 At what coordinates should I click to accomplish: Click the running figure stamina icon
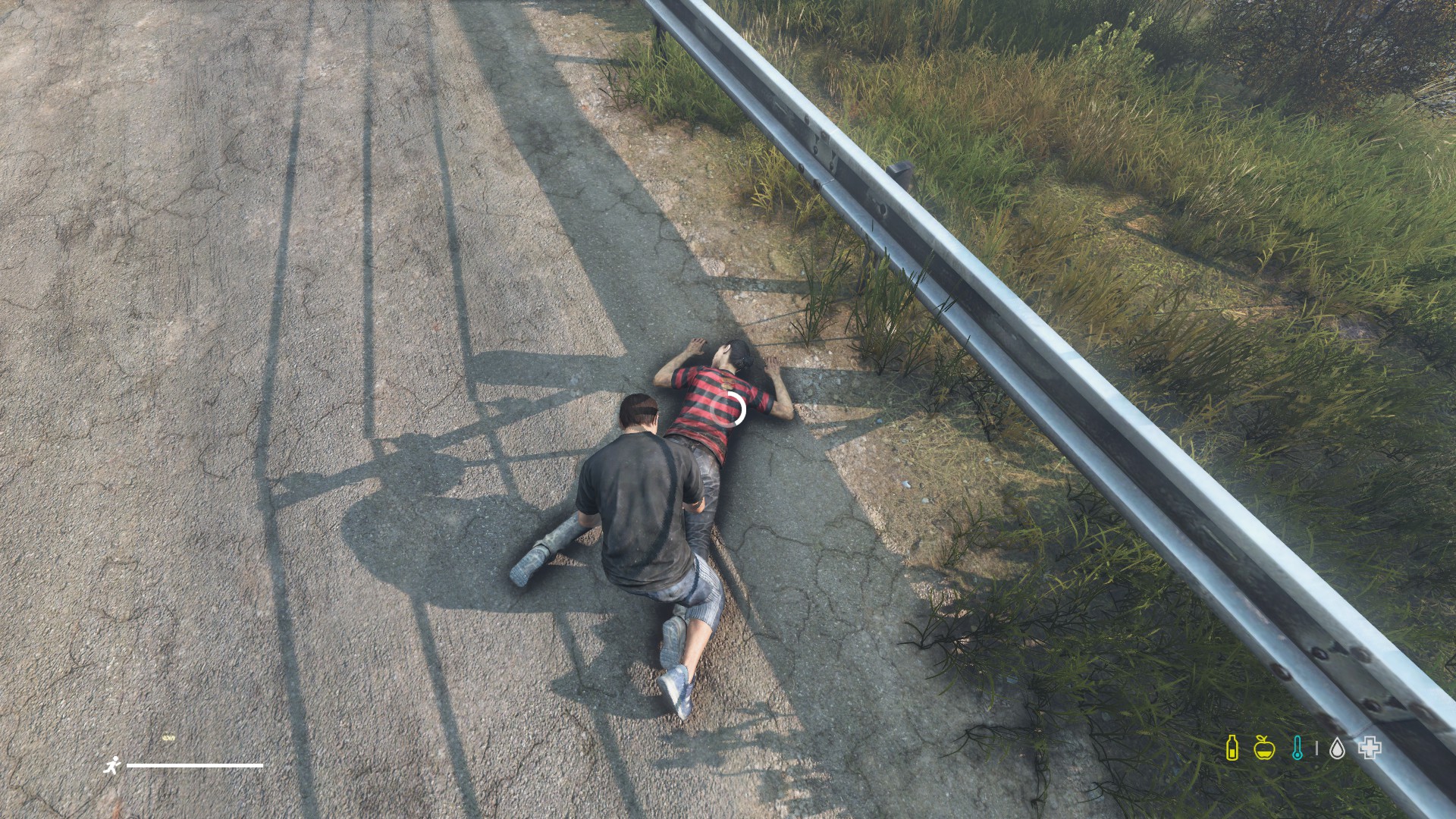(x=112, y=766)
